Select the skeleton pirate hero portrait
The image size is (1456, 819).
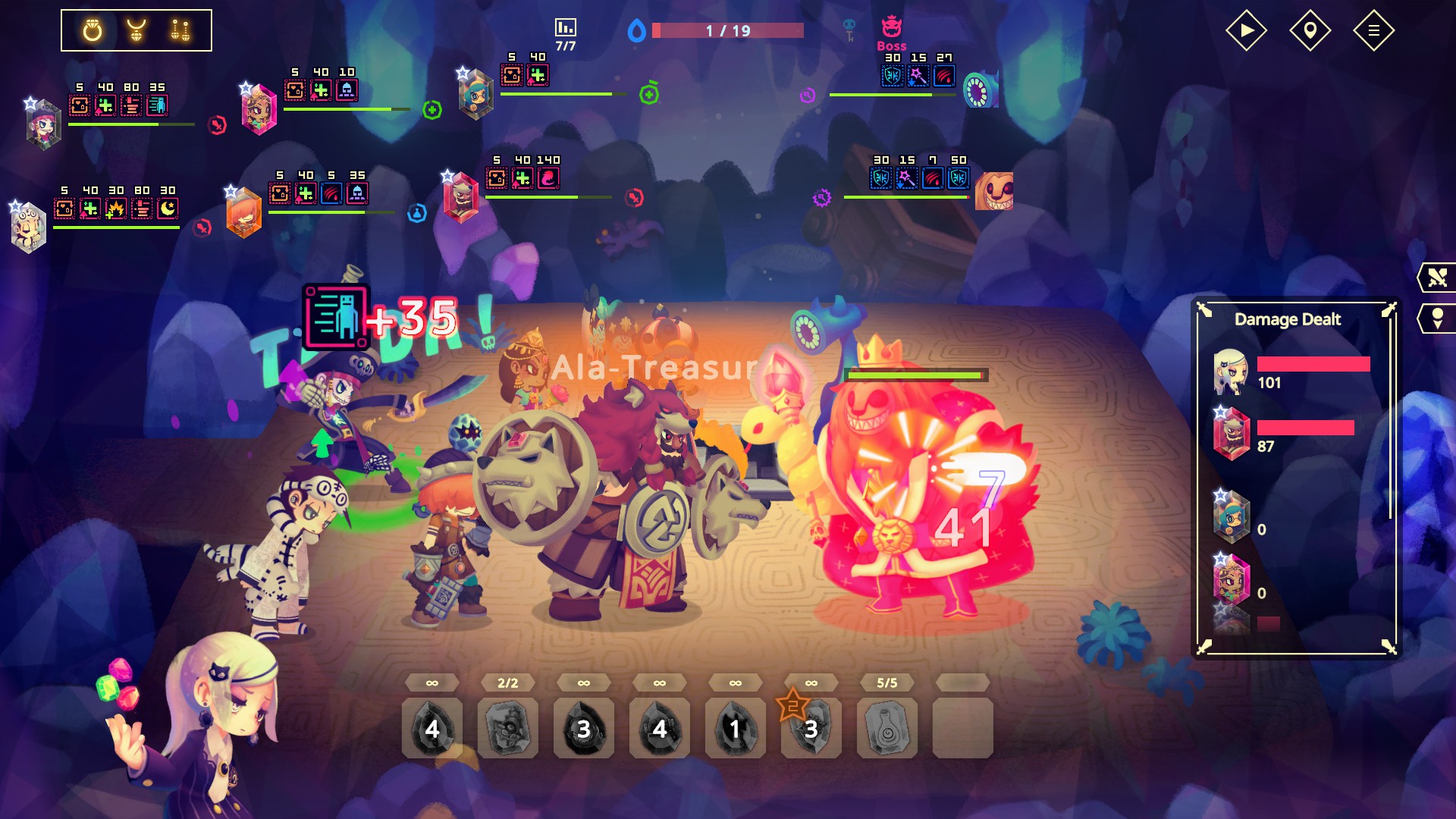click(x=43, y=125)
